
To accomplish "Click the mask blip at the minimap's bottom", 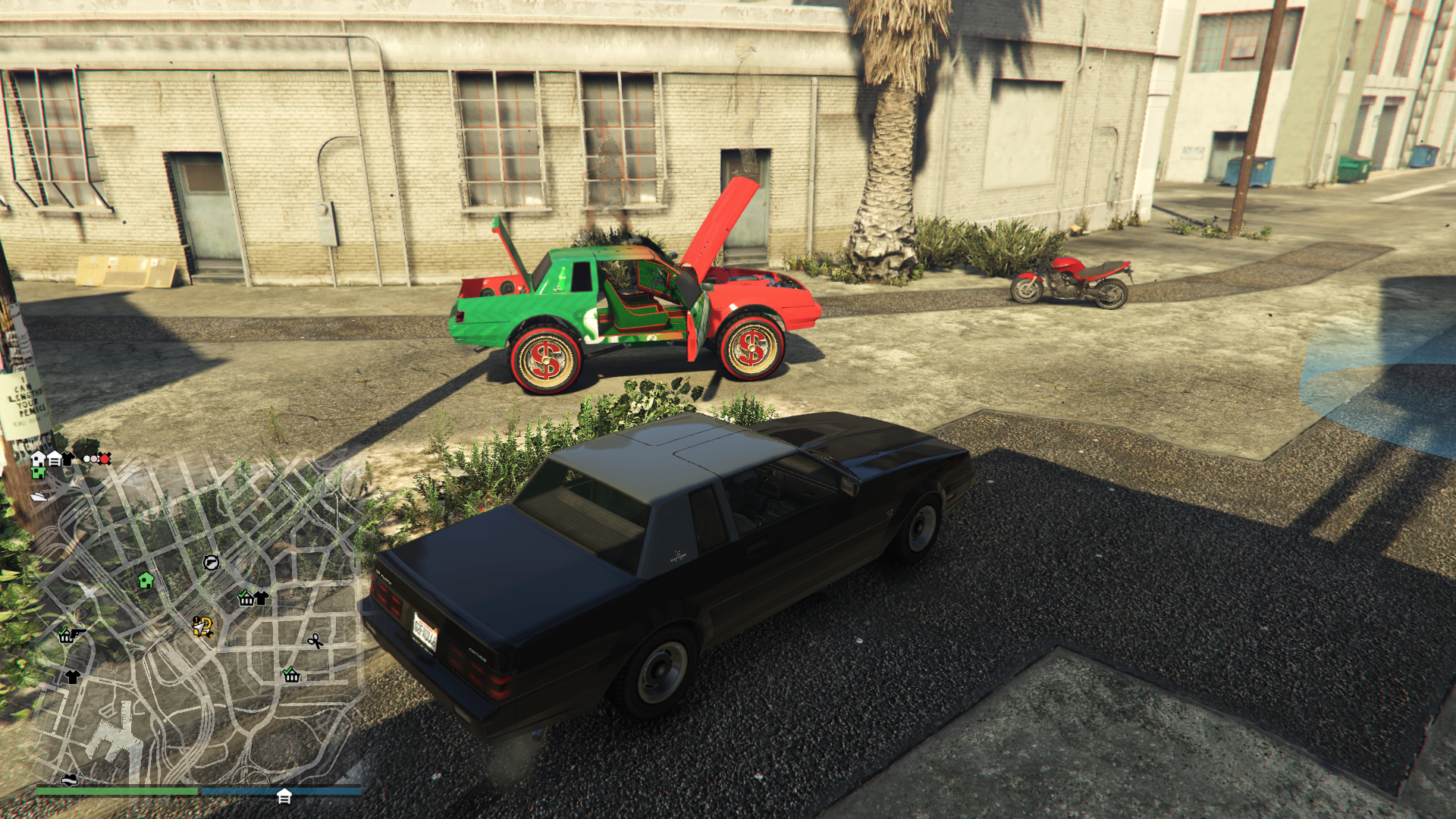I will 69,780.
